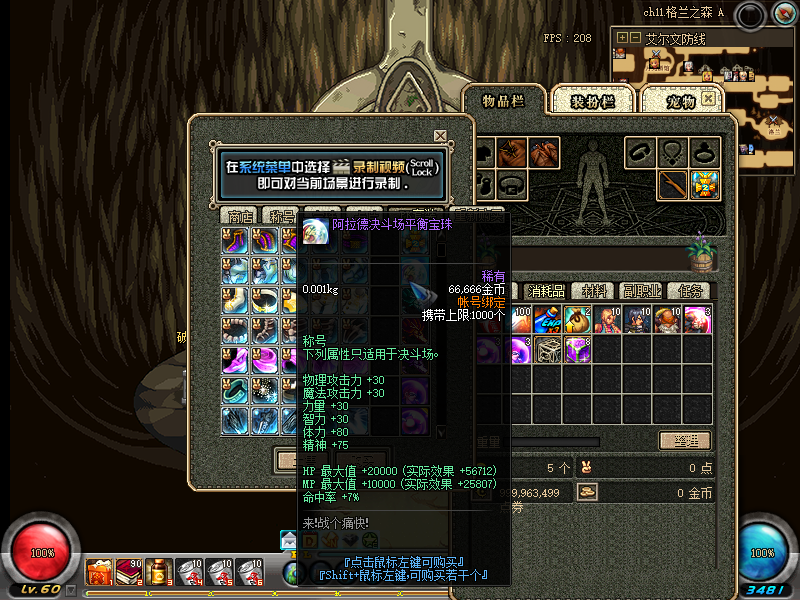Switch to the 宠物 tab
800x600 pixels.
point(679,100)
